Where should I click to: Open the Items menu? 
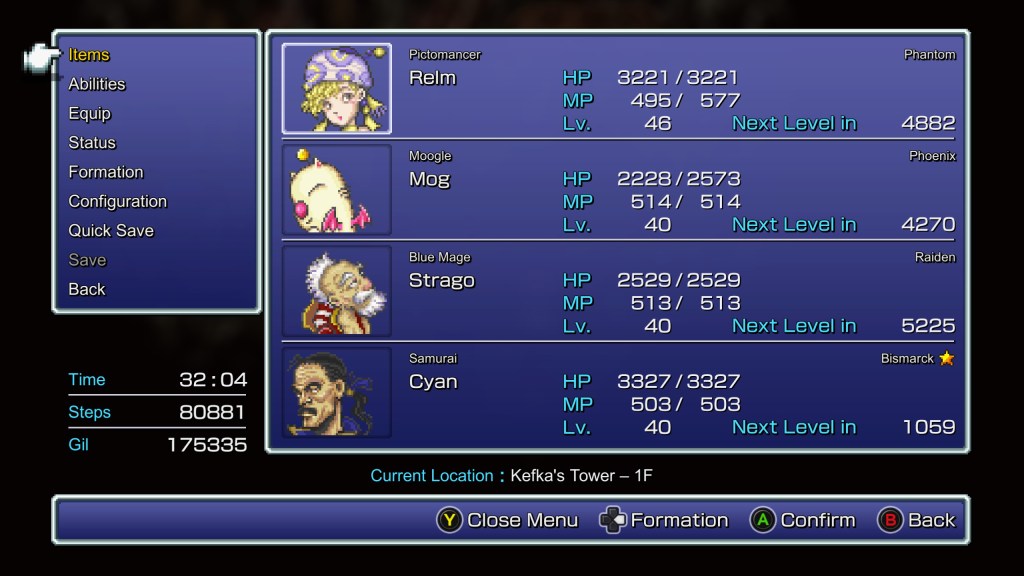tap(89, 55)
